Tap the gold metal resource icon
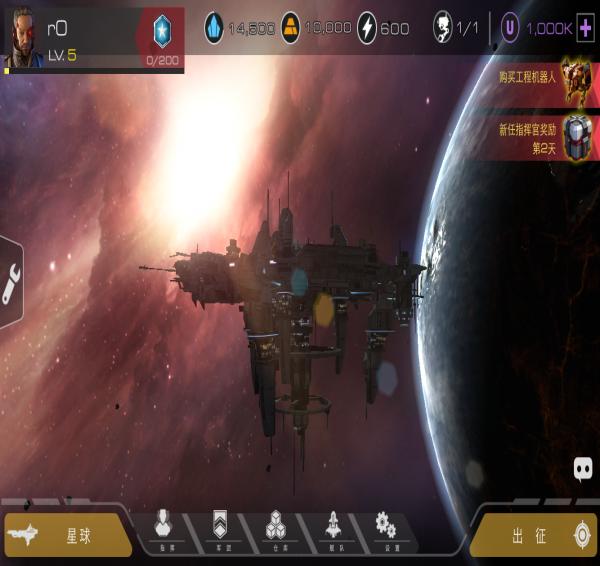 tap(290, 28)
